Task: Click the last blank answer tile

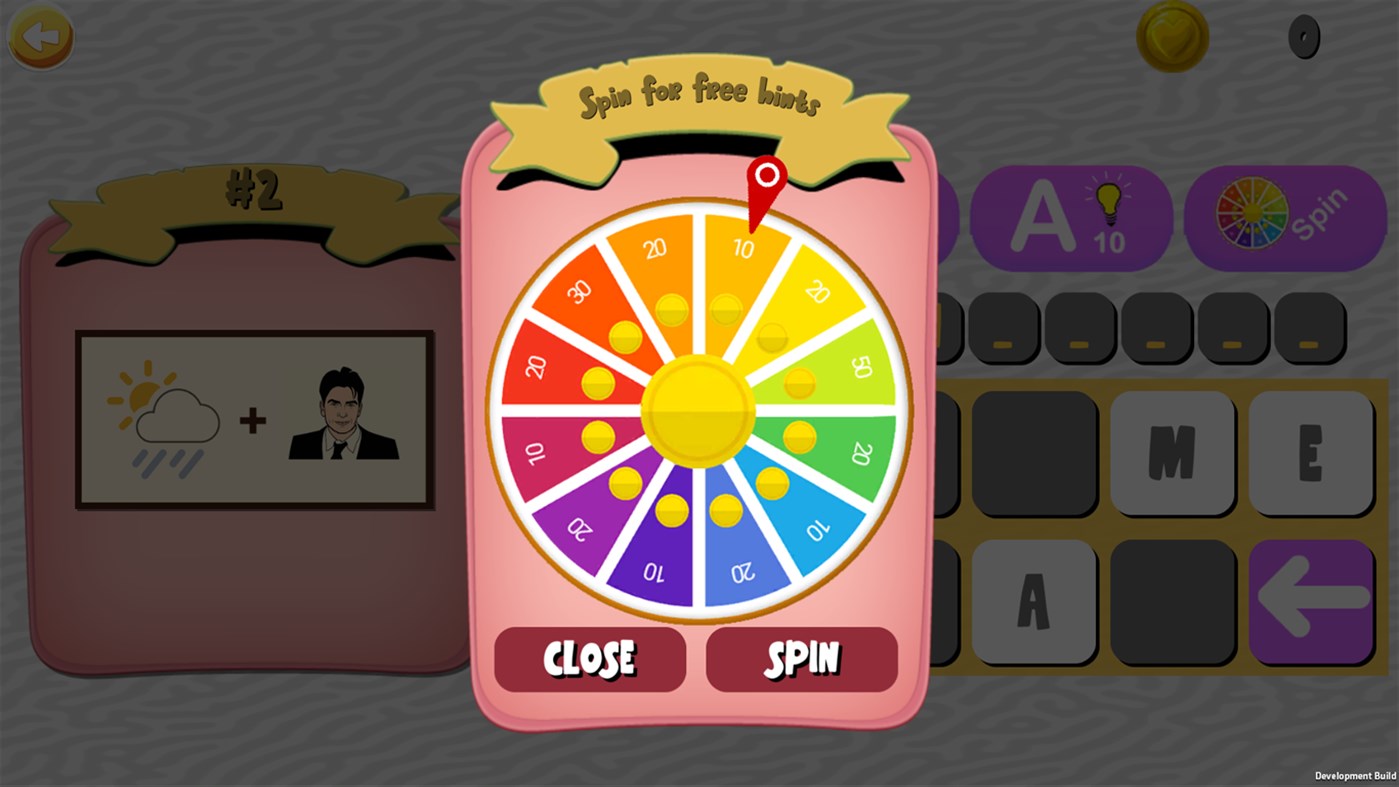Action: 1310,327
